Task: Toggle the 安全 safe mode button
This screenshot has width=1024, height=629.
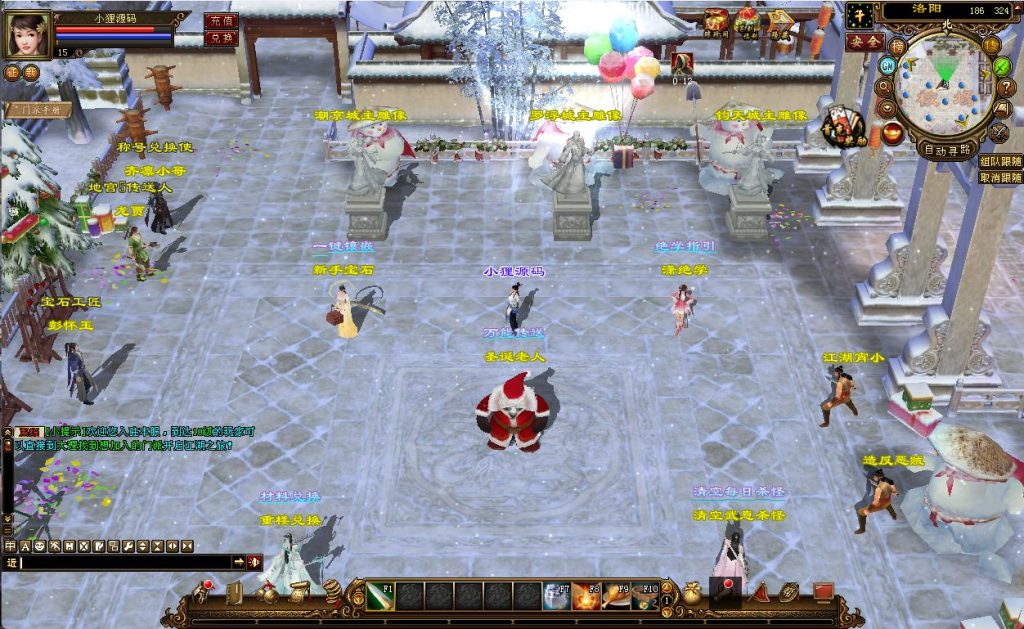Action: 864,42
